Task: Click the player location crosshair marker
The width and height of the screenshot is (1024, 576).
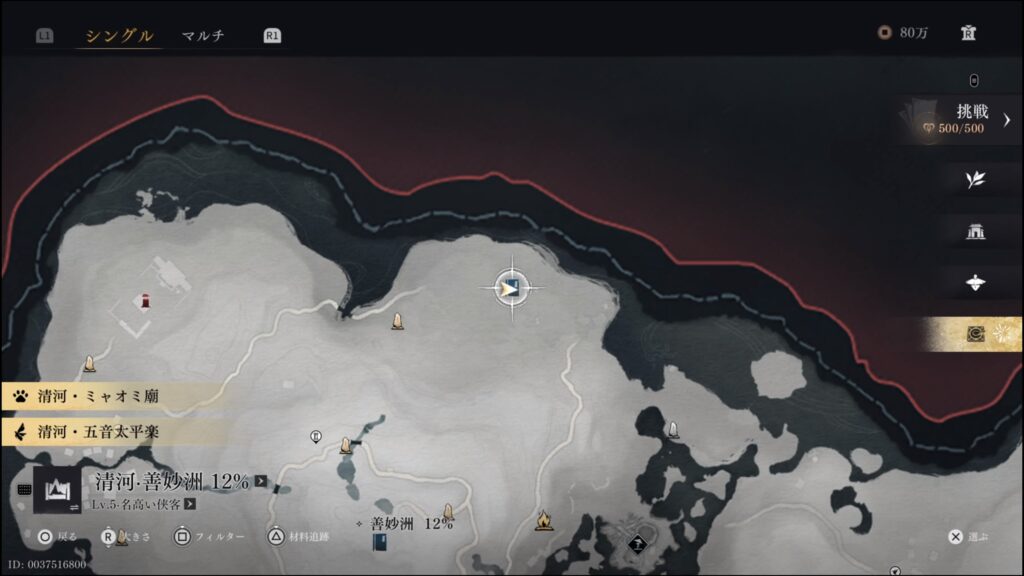Action: (511, 289)
